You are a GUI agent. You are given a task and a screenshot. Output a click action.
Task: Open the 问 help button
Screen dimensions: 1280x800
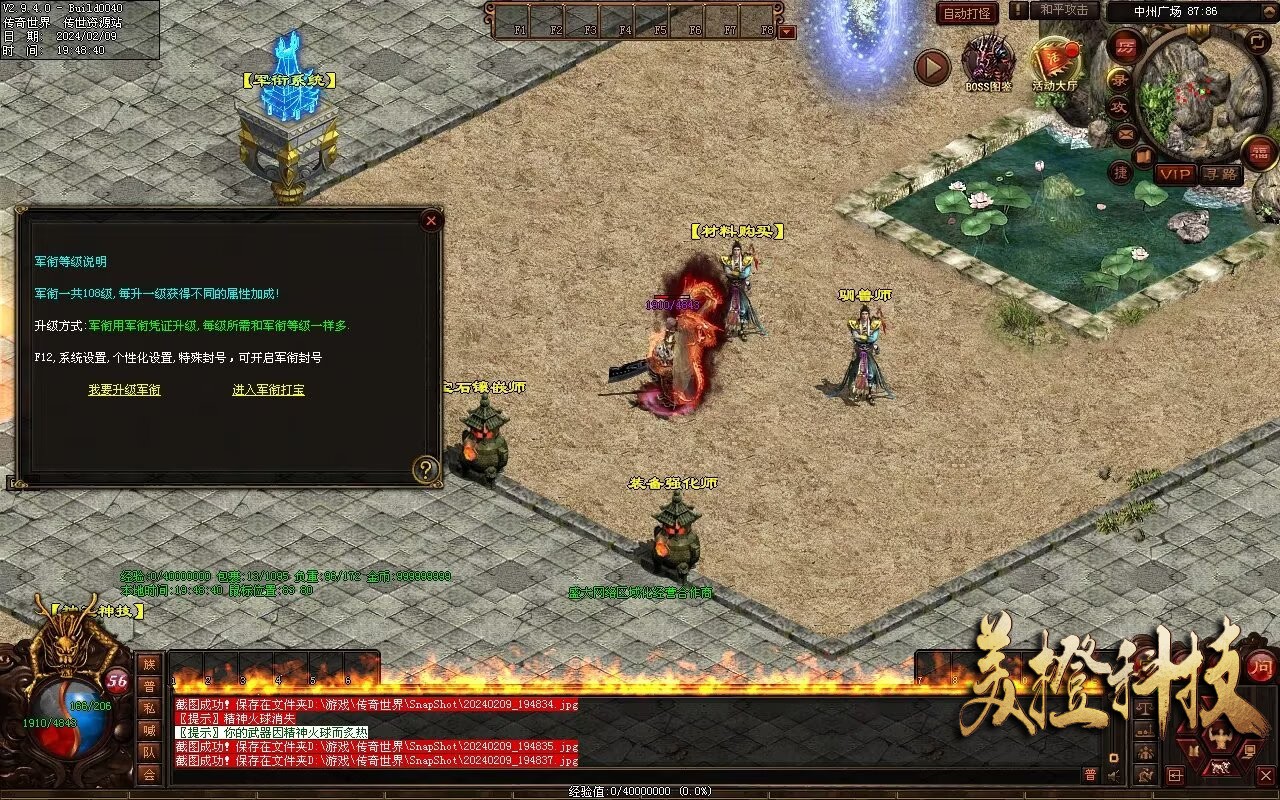pos(1262,666)
